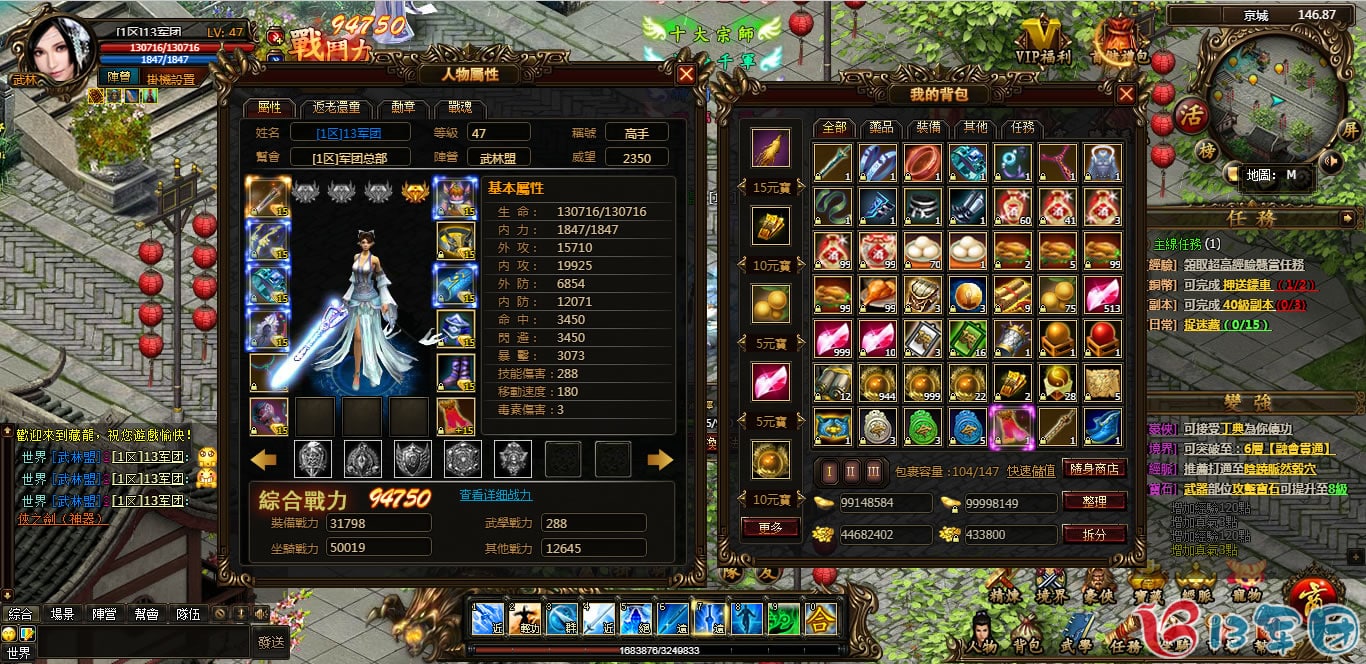Close the 我的背包 backpack window
The image size is (1366, 664).
point(1126,94)
